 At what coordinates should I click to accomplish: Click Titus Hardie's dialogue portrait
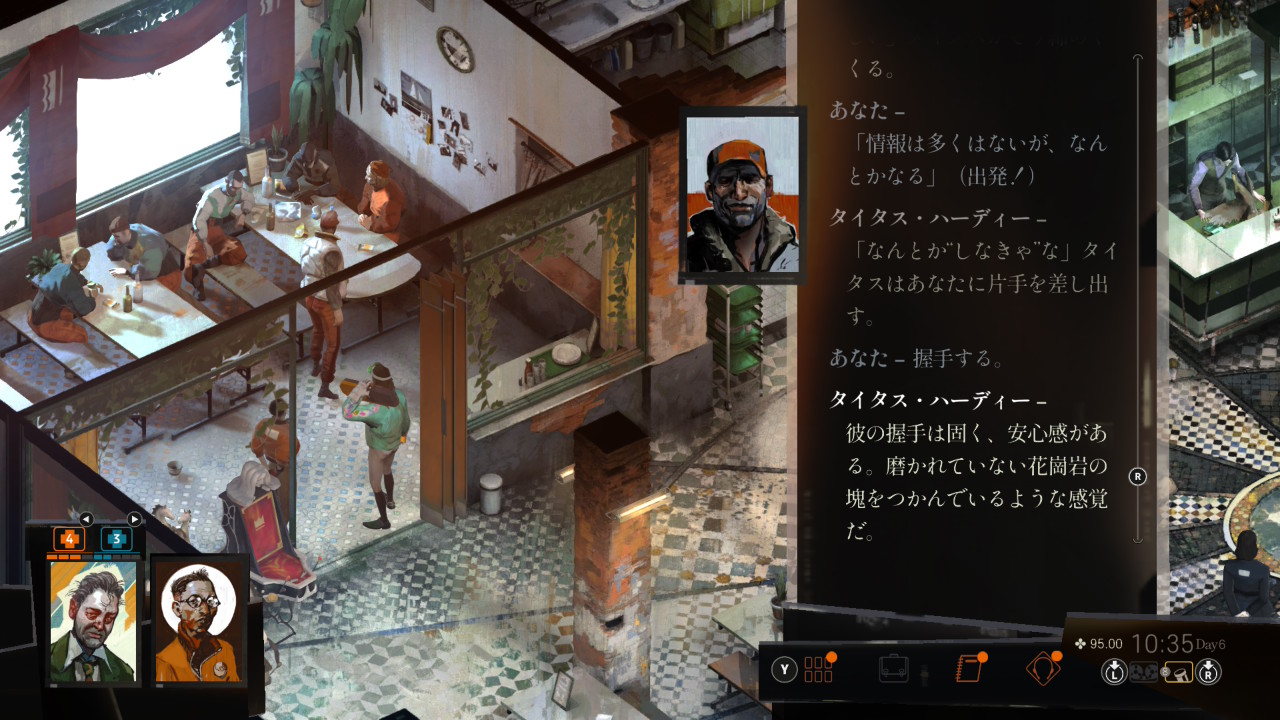742,194
